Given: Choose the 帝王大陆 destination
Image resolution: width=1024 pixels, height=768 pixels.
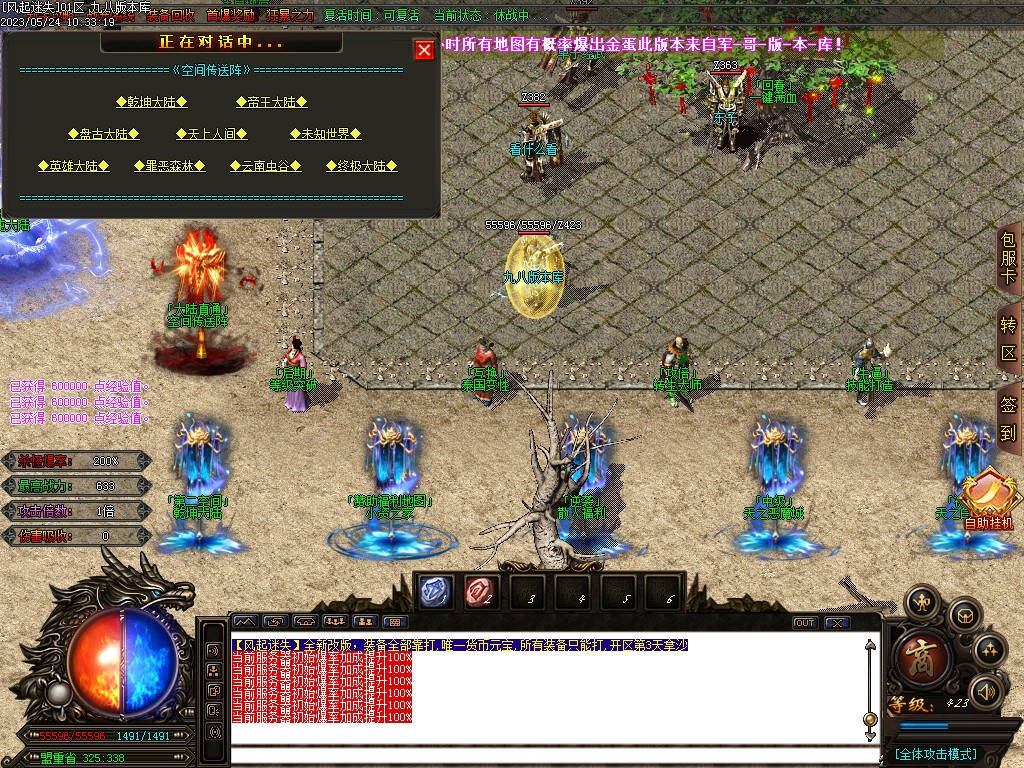Looking at the screenshot, I should 271,102.
